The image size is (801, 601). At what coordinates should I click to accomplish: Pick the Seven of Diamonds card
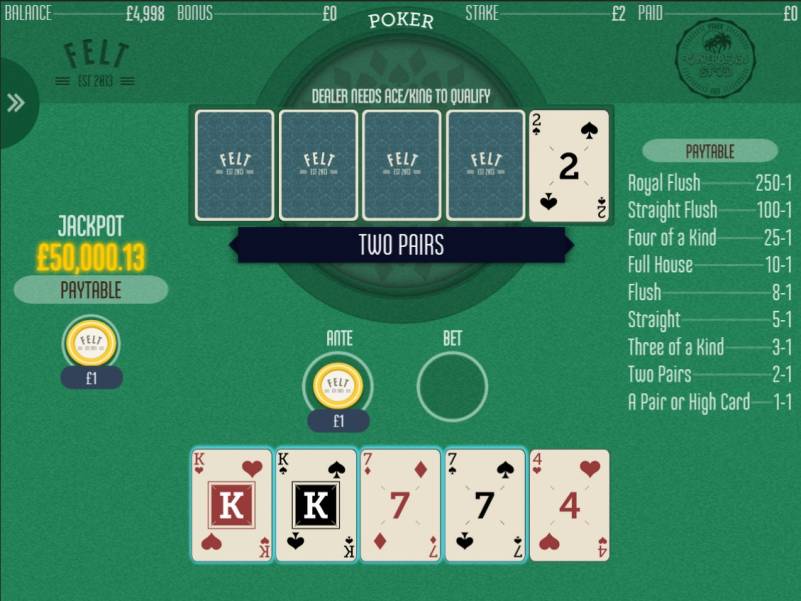click(x=400, y=505)
